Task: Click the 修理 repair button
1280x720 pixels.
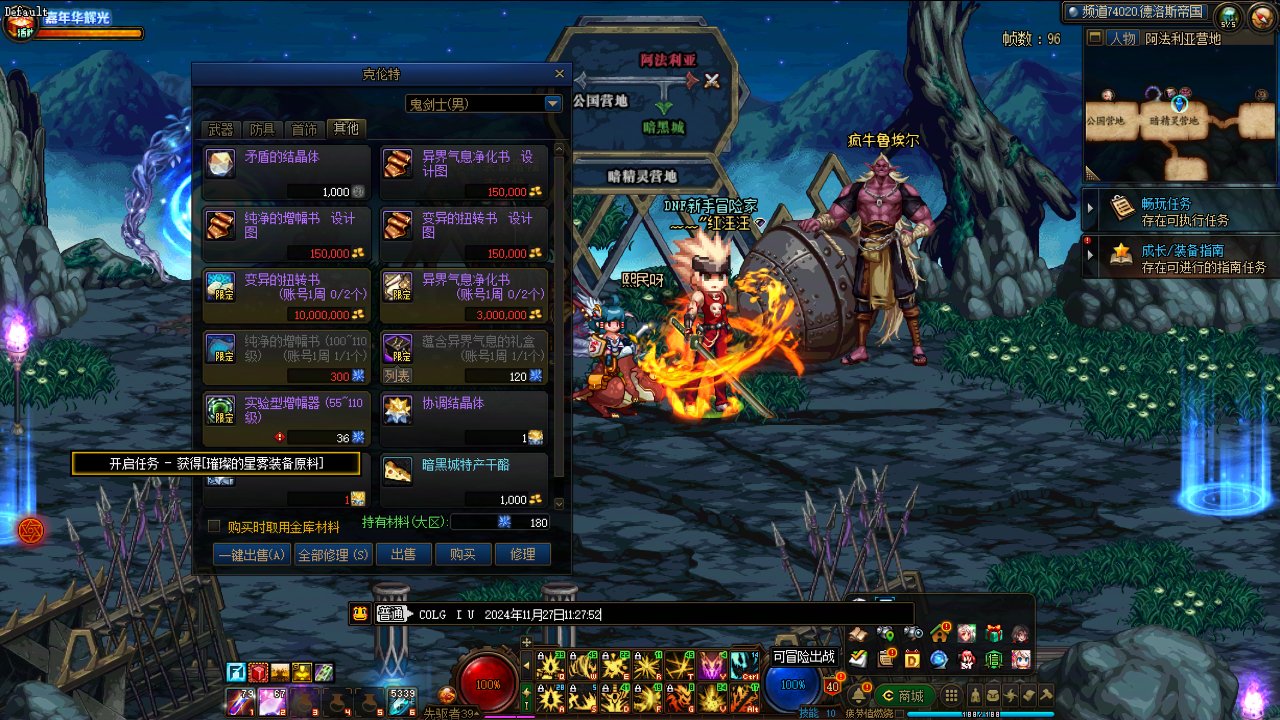Action: 522,555
